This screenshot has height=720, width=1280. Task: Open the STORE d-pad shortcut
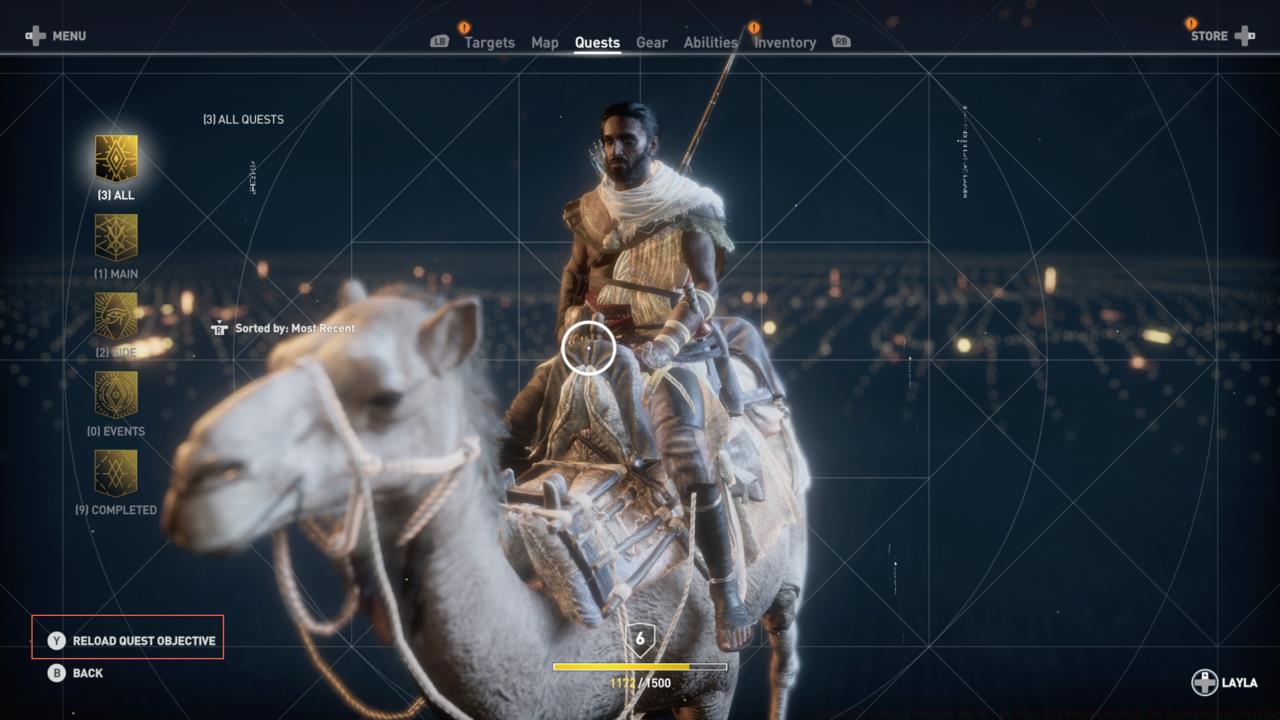(x=1243, y=36)
